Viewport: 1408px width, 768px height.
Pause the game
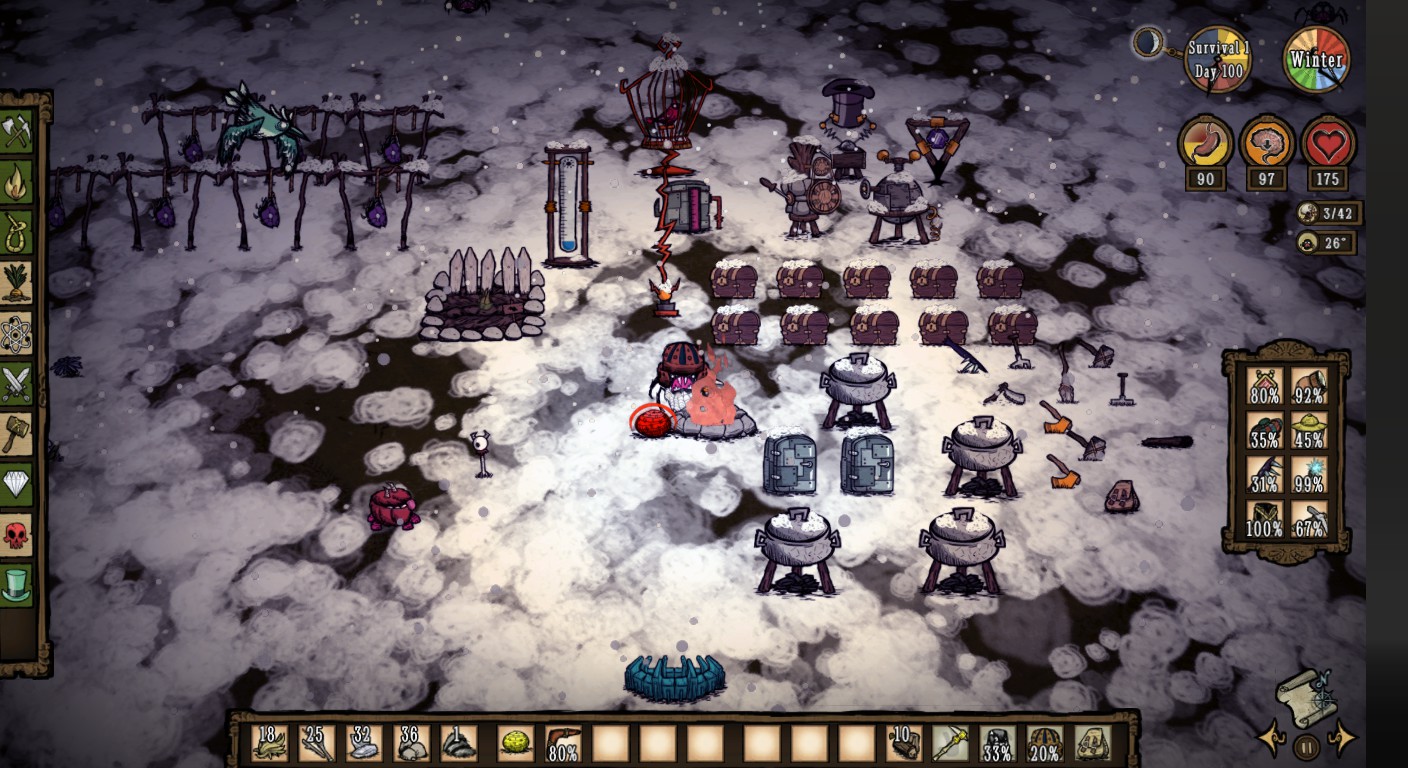click(x=1306, y=746)
